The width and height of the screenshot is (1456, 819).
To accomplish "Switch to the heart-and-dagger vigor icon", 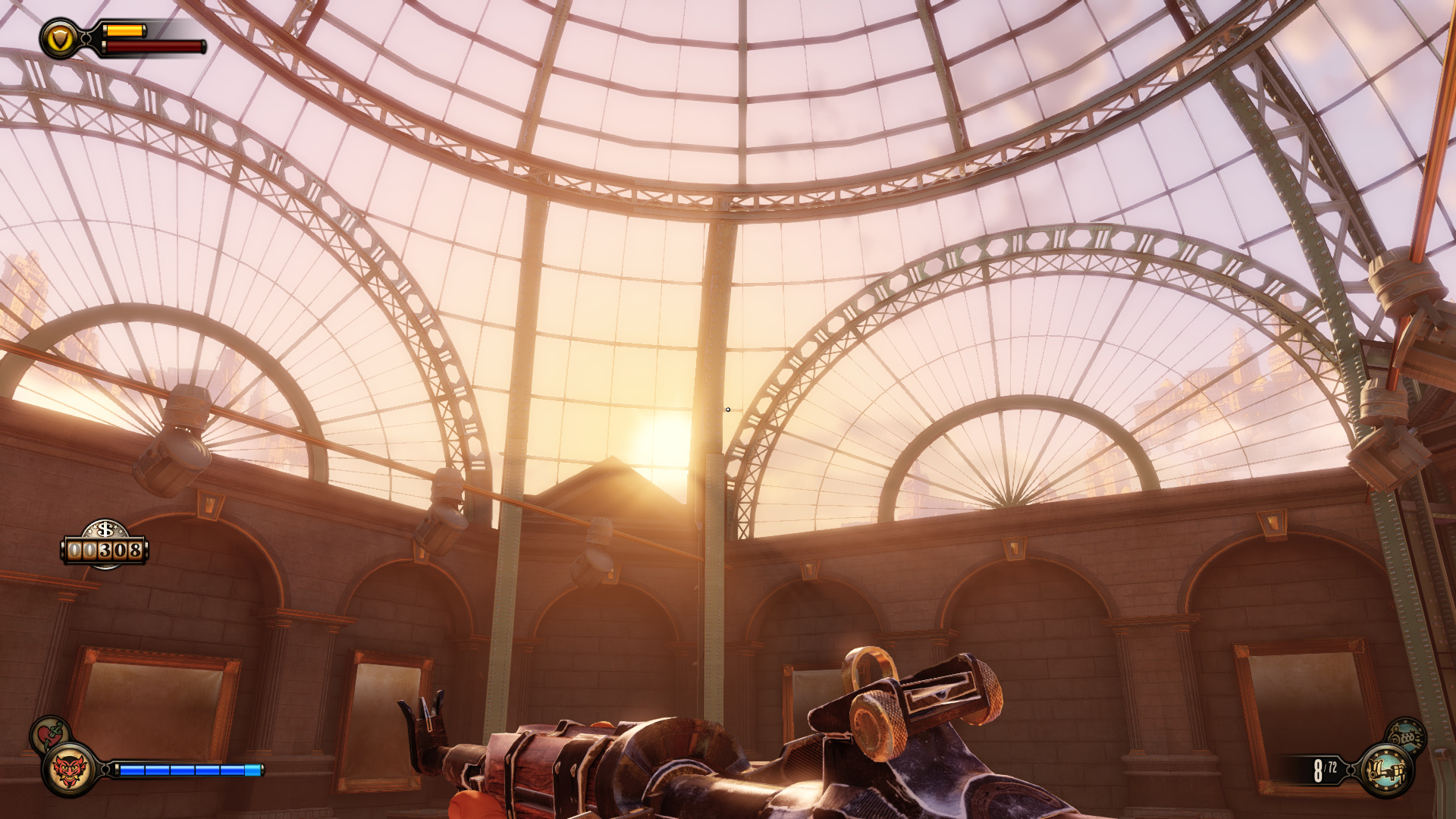I will click(x=49, y=733).
